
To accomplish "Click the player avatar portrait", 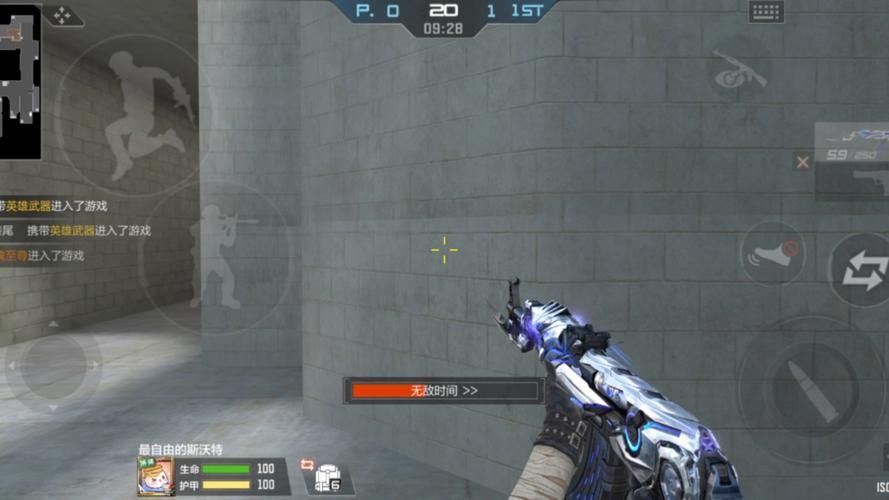I will click(155, 477).
